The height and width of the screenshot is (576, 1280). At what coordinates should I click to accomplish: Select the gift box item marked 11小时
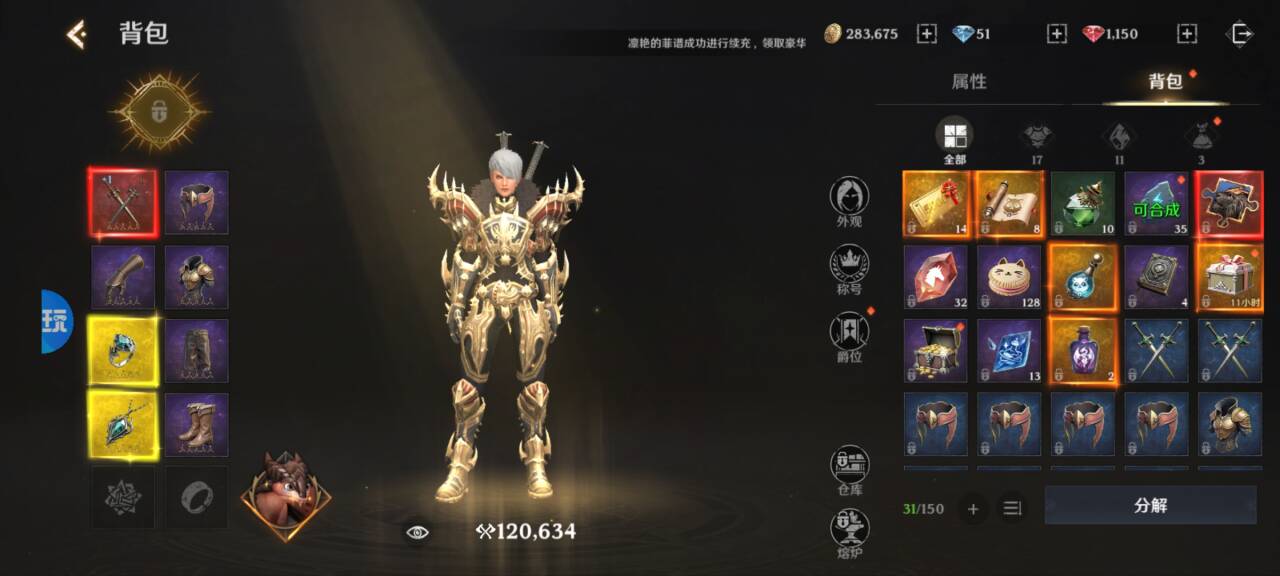pyautogui.click(x=1230, y=277)
